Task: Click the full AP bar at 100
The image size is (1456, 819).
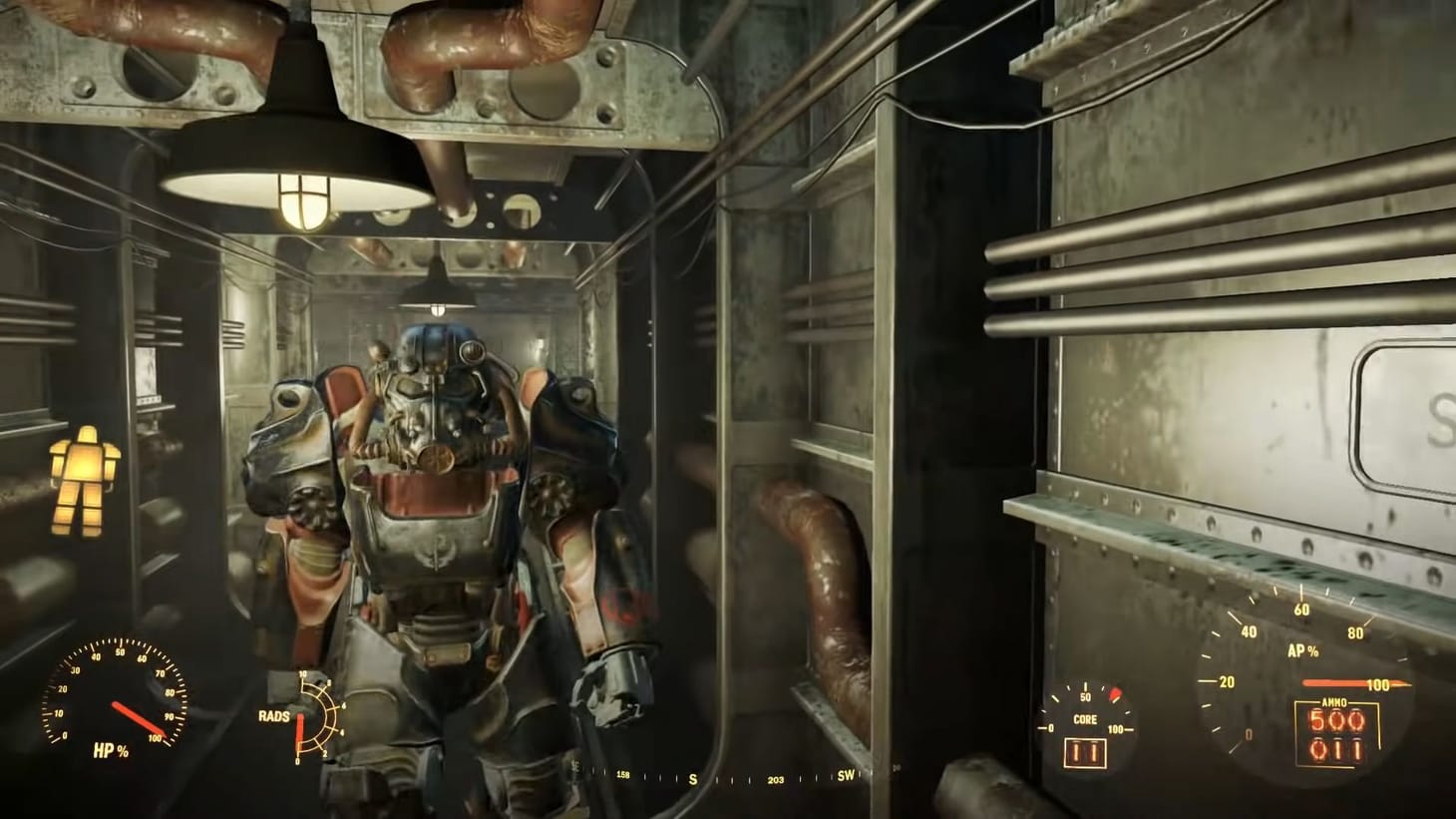Action: [x=1341, y=684]
